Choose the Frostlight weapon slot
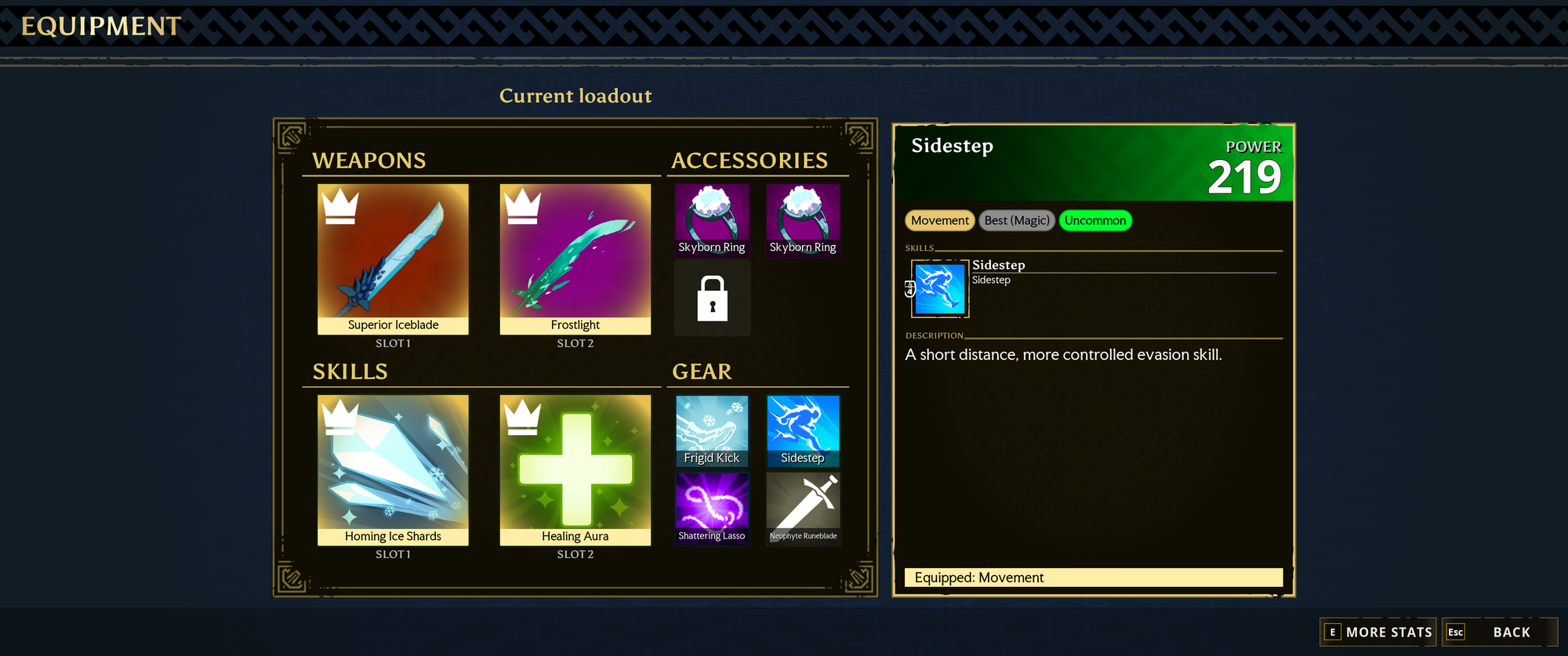The width and height of the screenshot is (1568, 656). coord(575,259)
